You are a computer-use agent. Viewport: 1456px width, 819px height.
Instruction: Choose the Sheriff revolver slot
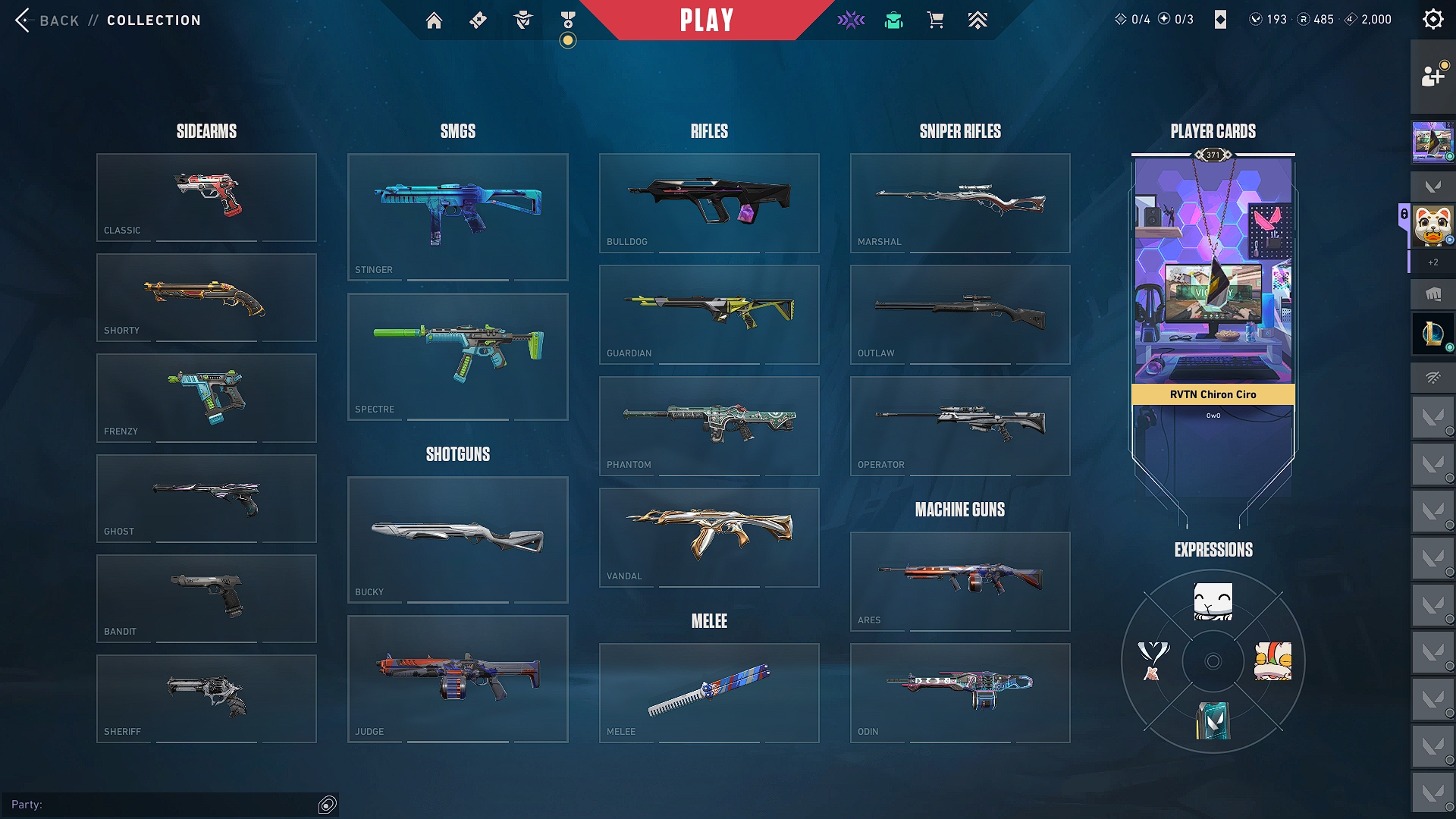tap(206, 698)
